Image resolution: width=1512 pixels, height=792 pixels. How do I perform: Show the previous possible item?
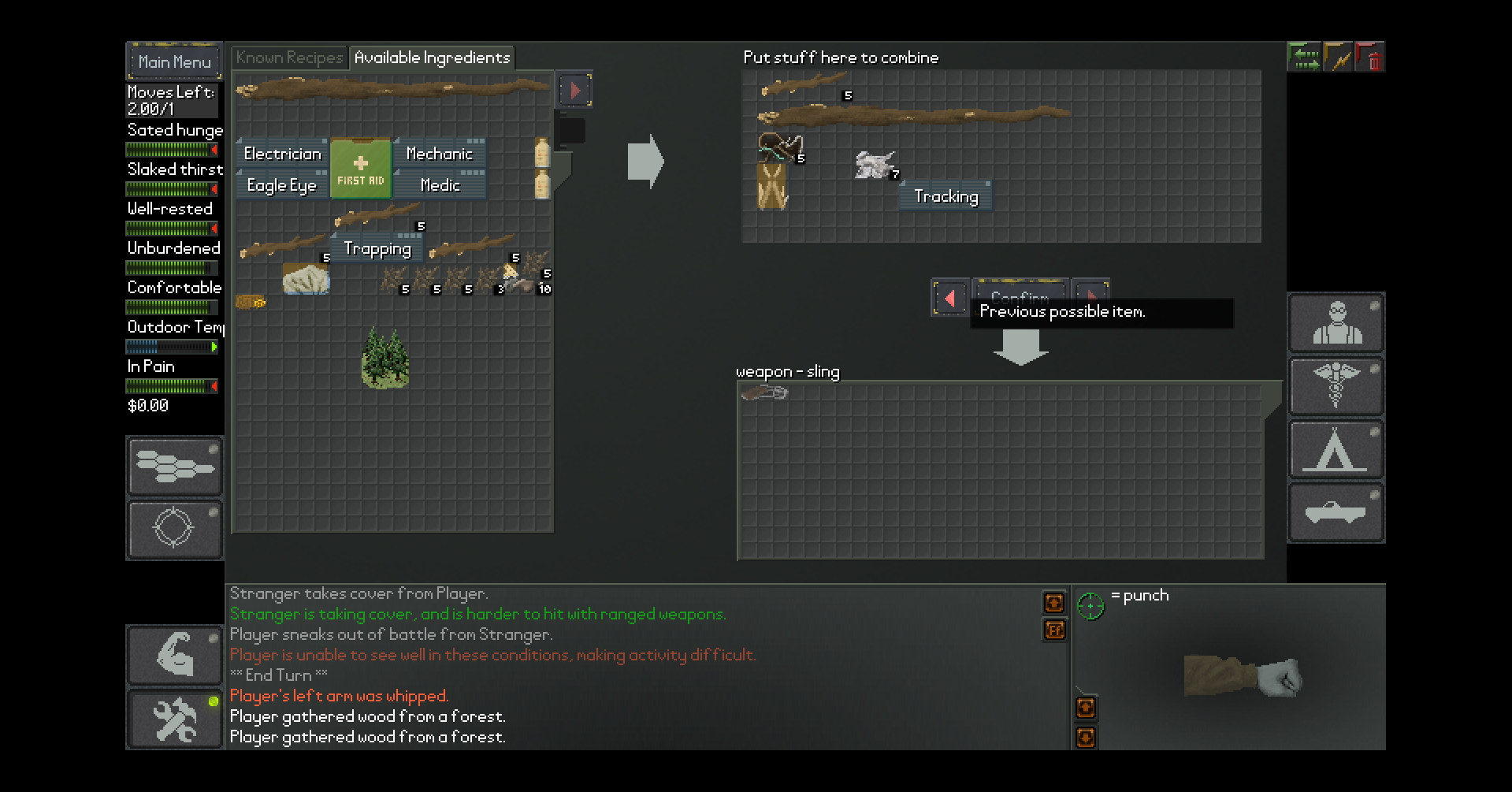point(949,298)
